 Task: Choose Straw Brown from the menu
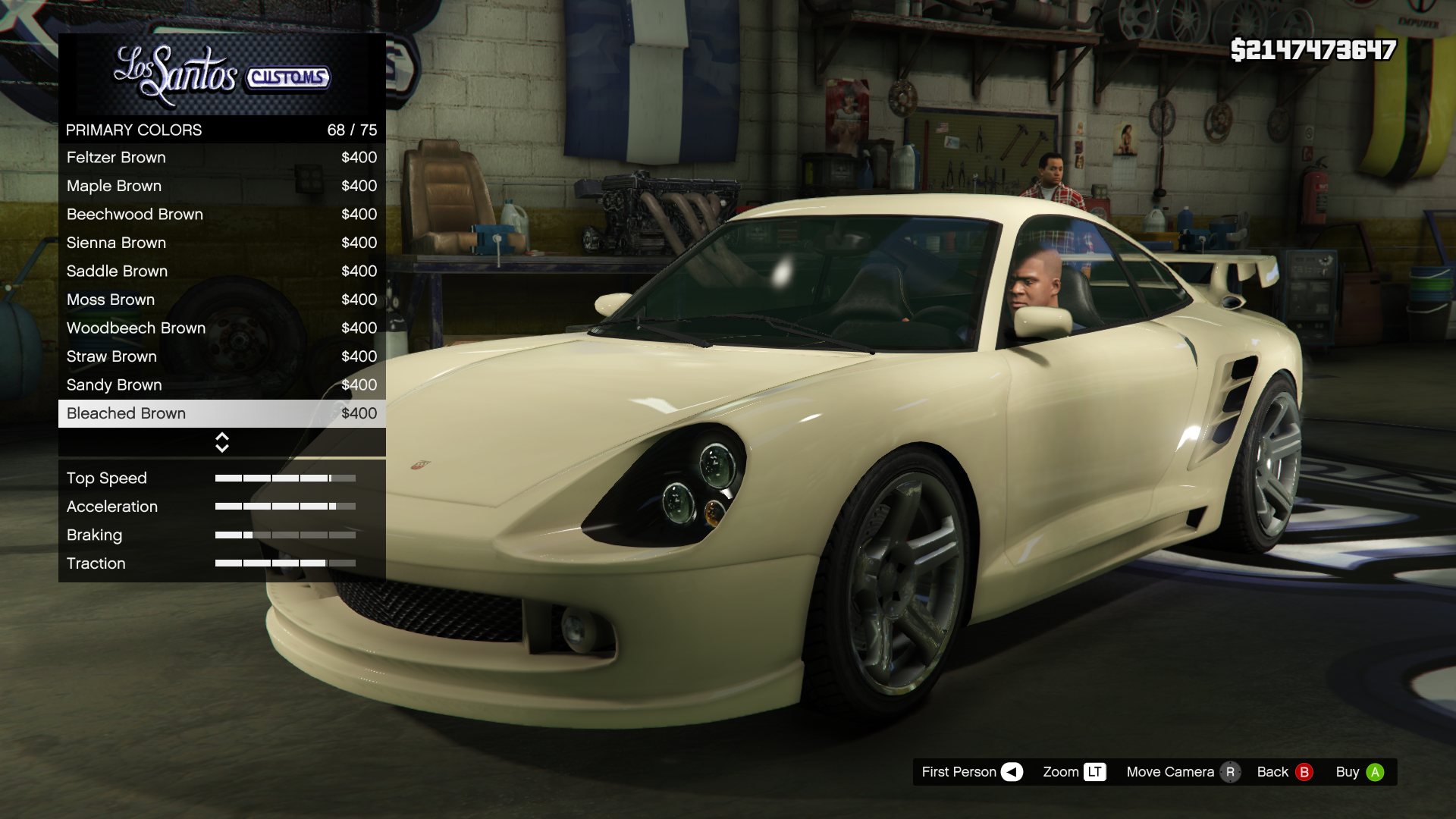[x=221, y=356]
